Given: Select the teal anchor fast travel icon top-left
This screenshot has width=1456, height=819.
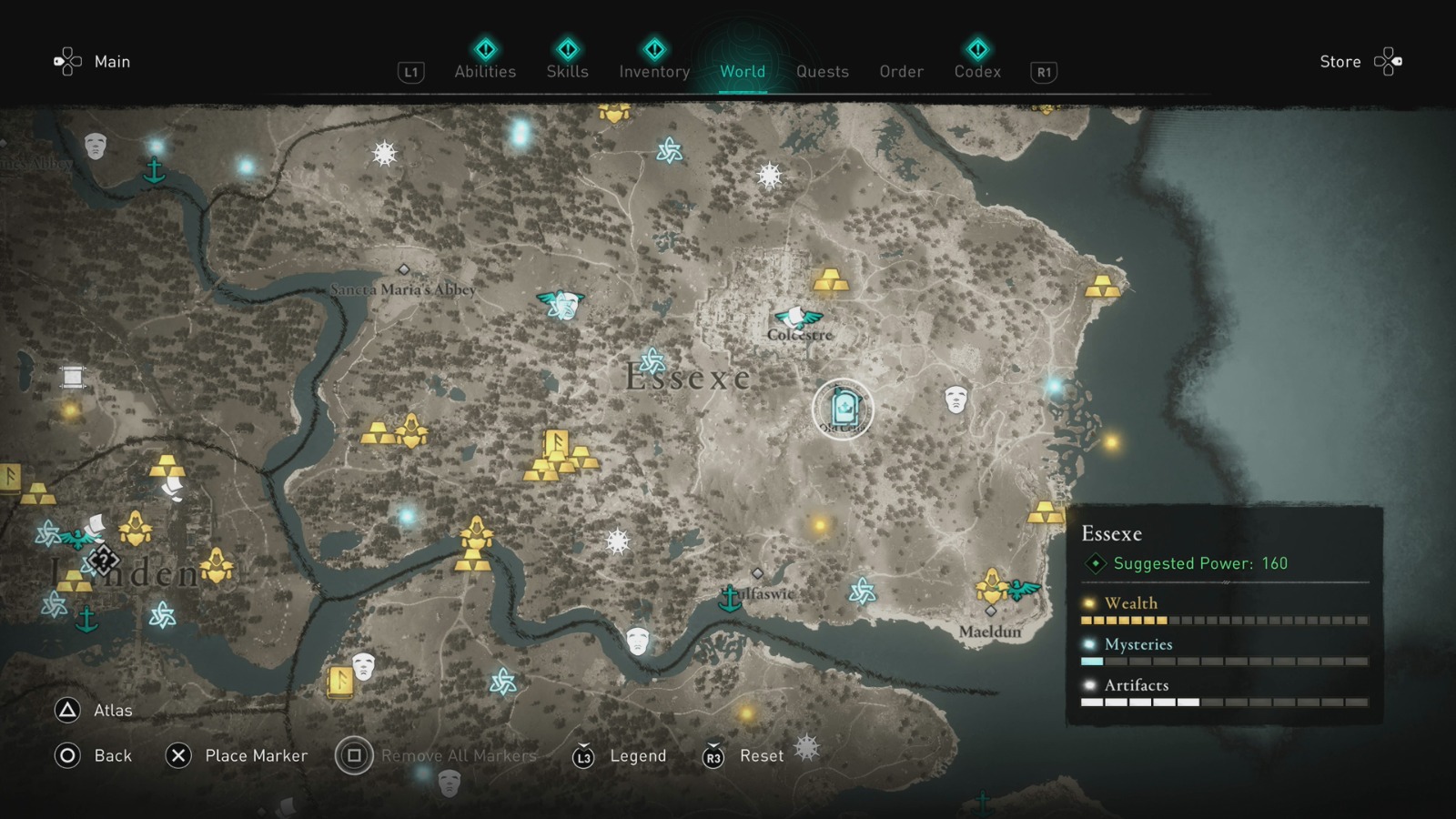Looking at the screenshot, I should click(x=156, y=167).
